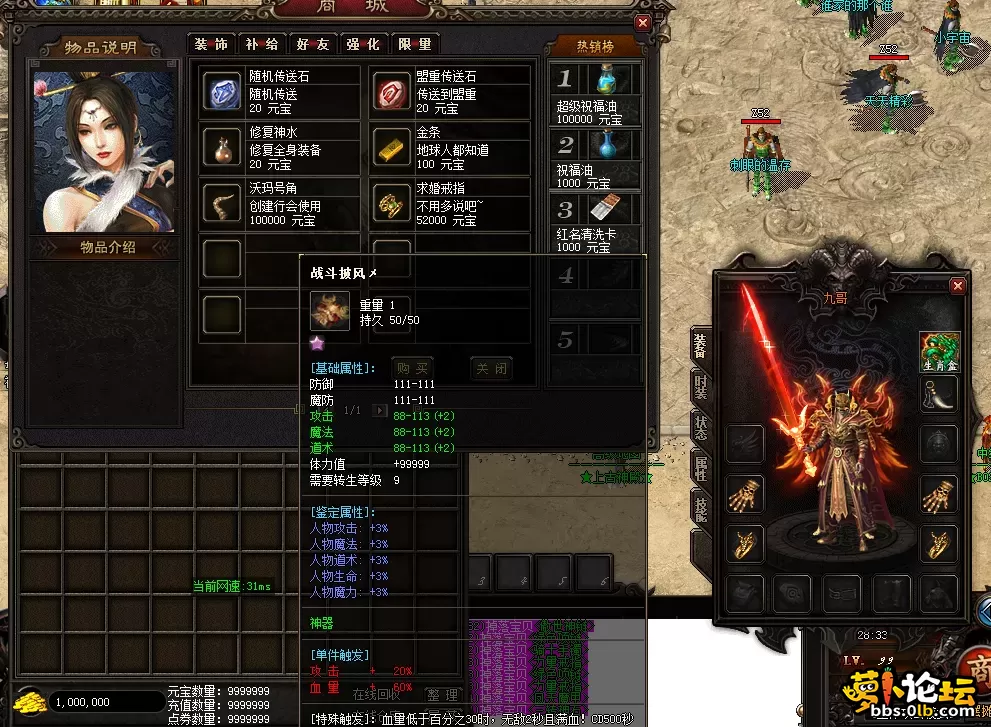Viewport: 991px width, 727px height.
Task: Click the 关闭 button in the shop
Action: pos(490,369)
